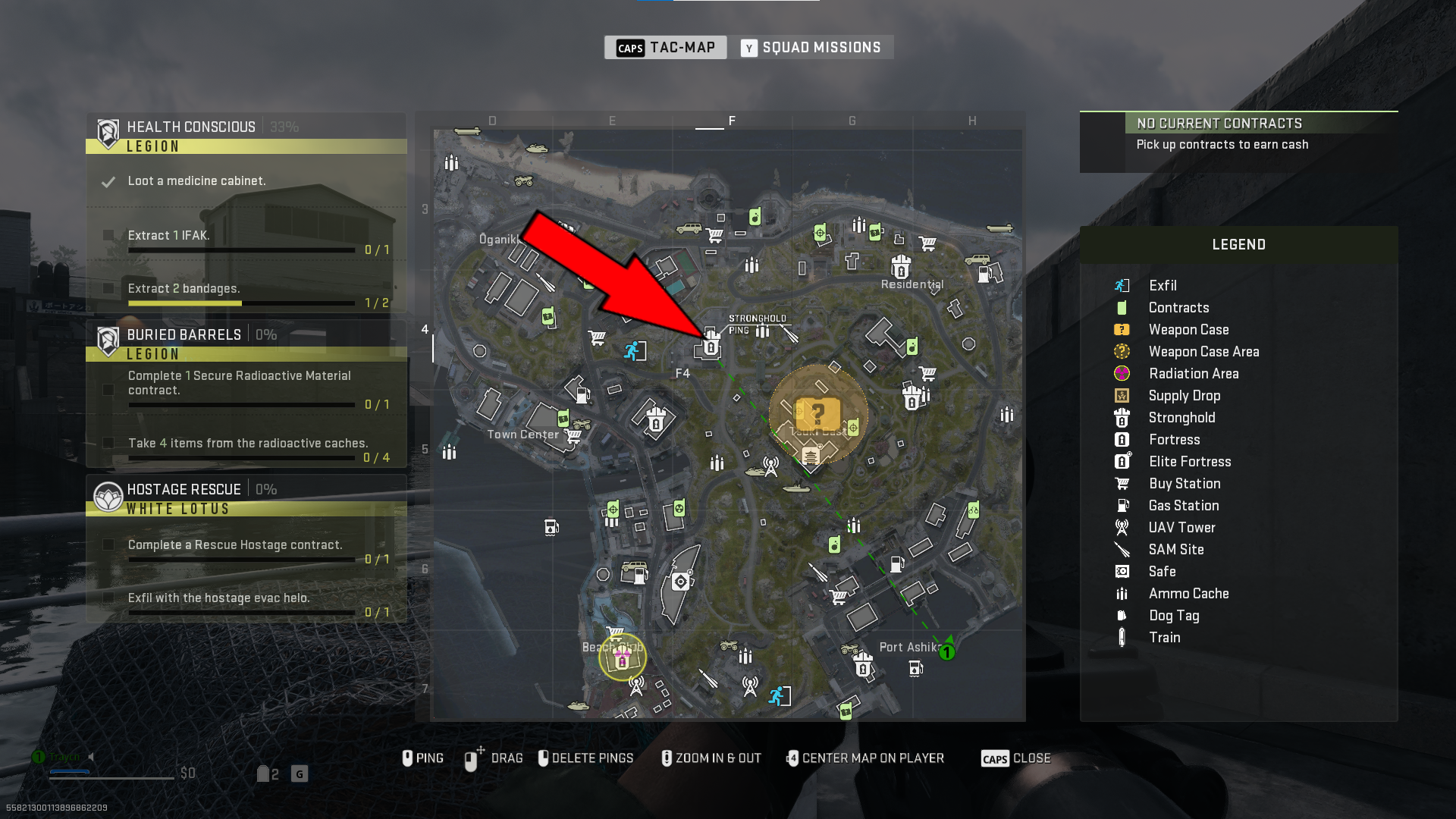The image size is (1456, 819).
Task: Select the orange weapon case marker near Town Center east
Action: (x=817, y=413)
